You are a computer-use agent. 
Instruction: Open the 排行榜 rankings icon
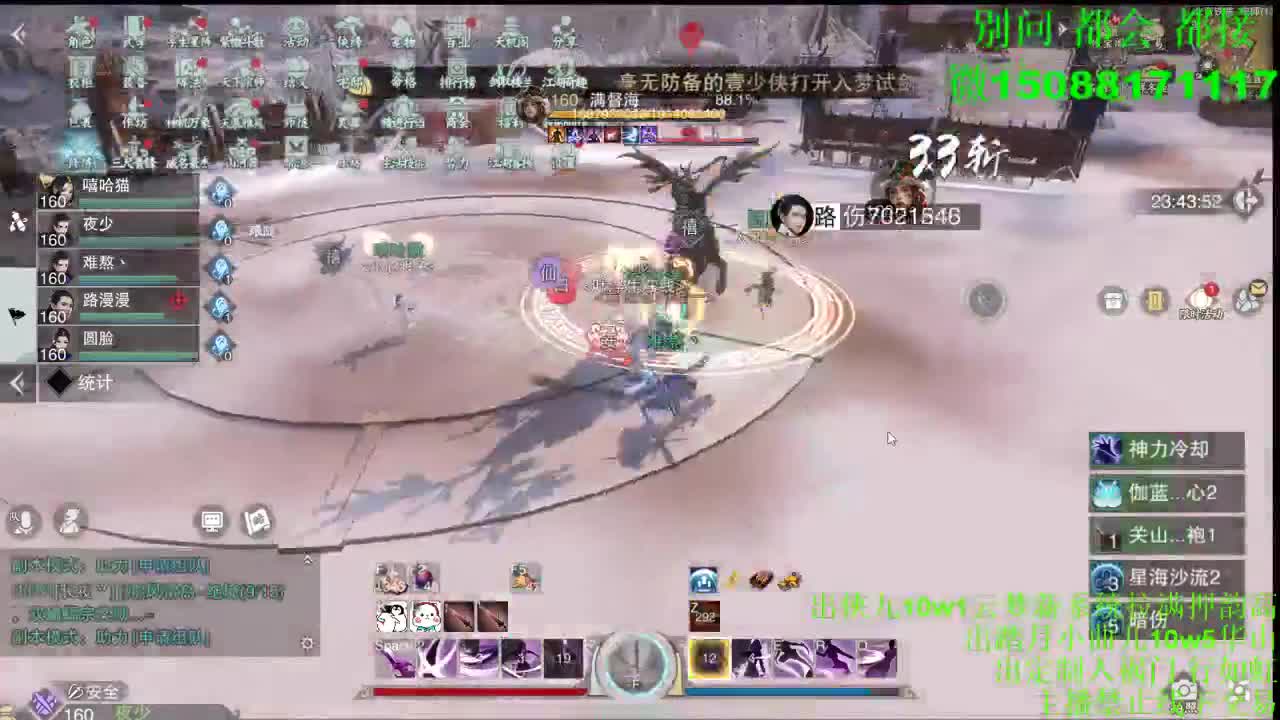coord(459,76)
